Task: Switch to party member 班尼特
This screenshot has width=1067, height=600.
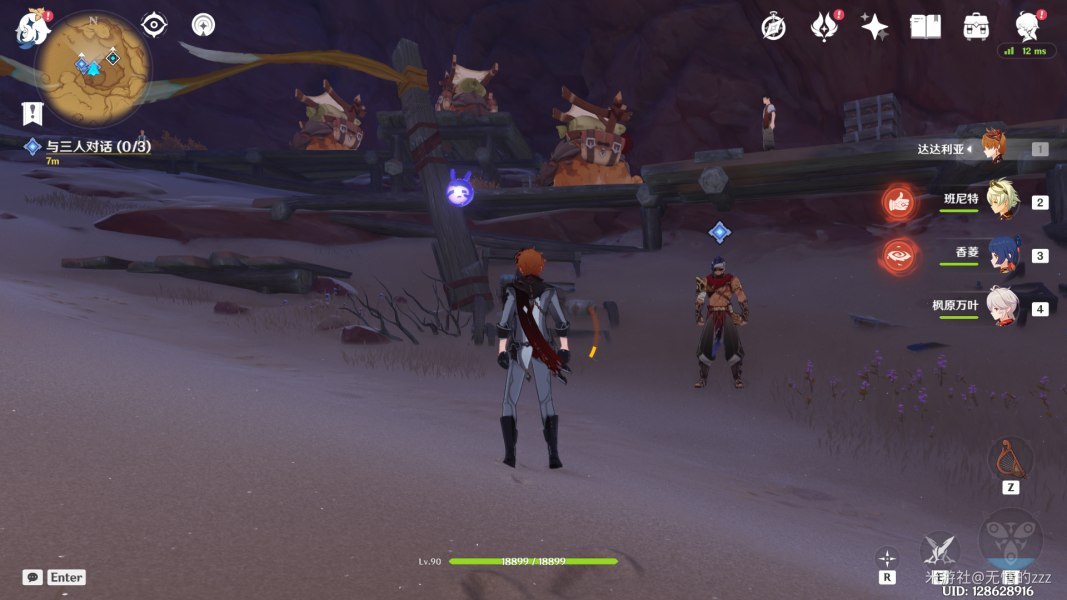Action: (x=1003, y=201)
